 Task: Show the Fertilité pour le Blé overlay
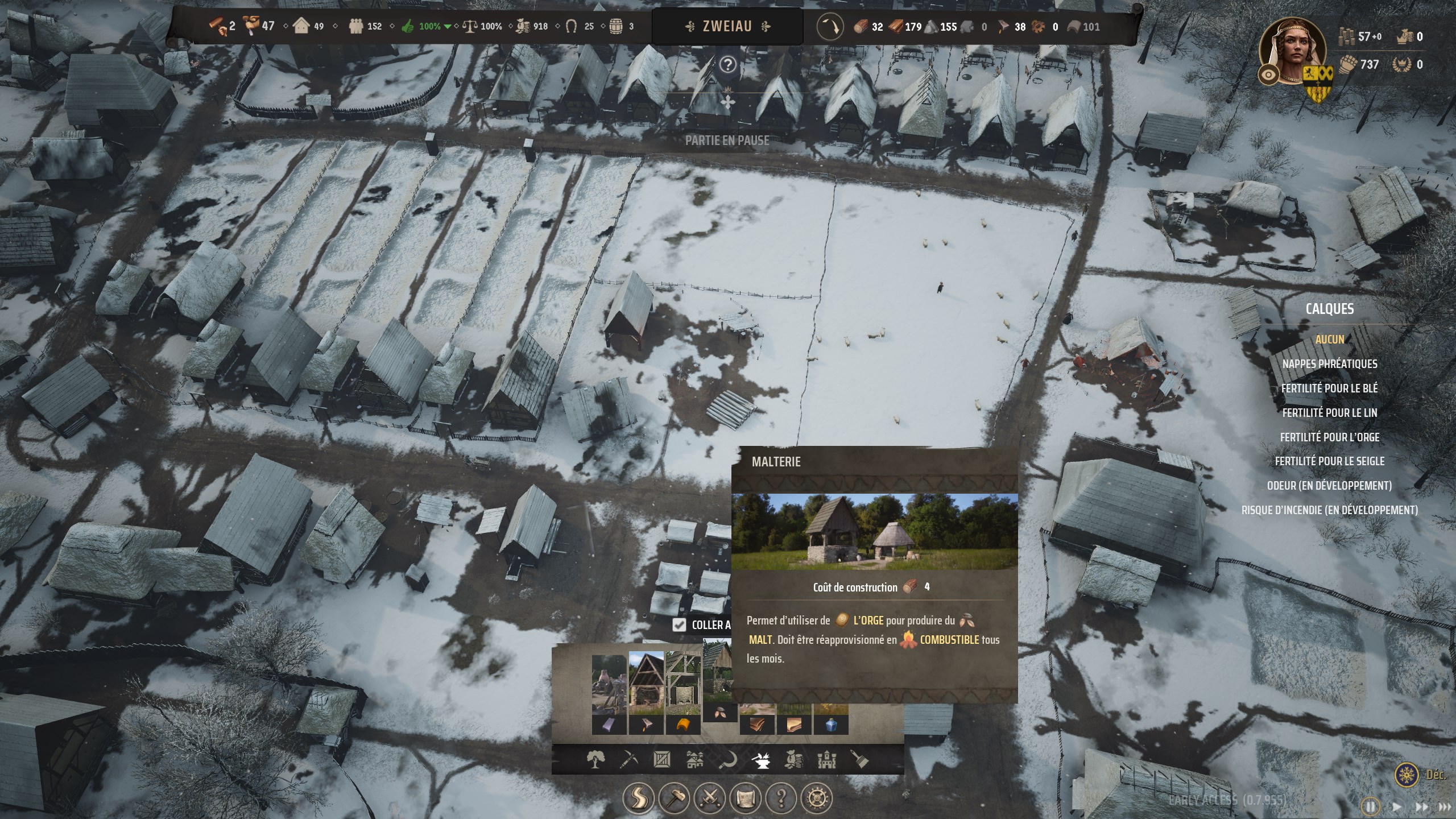[x=1329, y=388]
